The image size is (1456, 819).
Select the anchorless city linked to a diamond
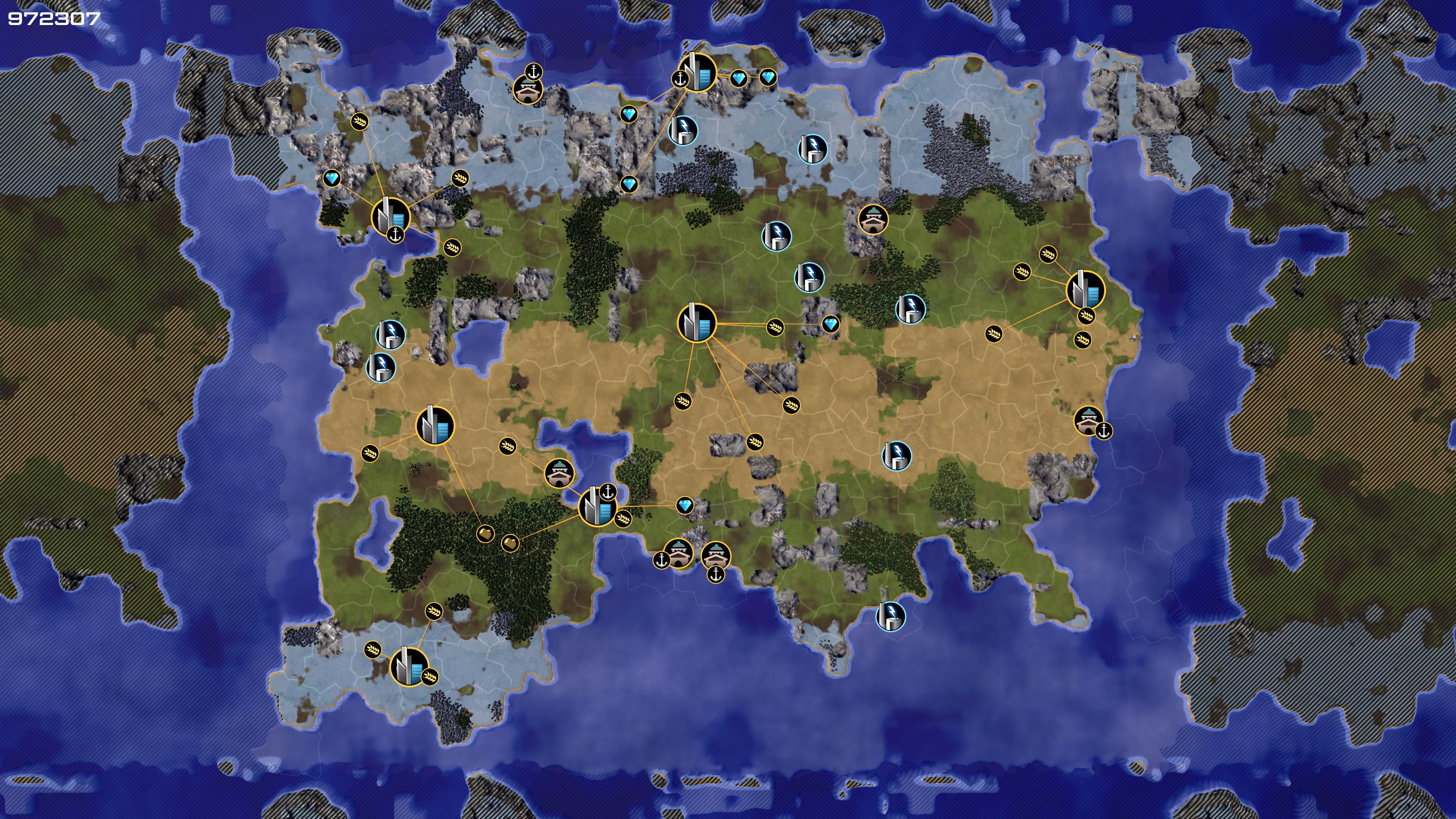[697, 322]
